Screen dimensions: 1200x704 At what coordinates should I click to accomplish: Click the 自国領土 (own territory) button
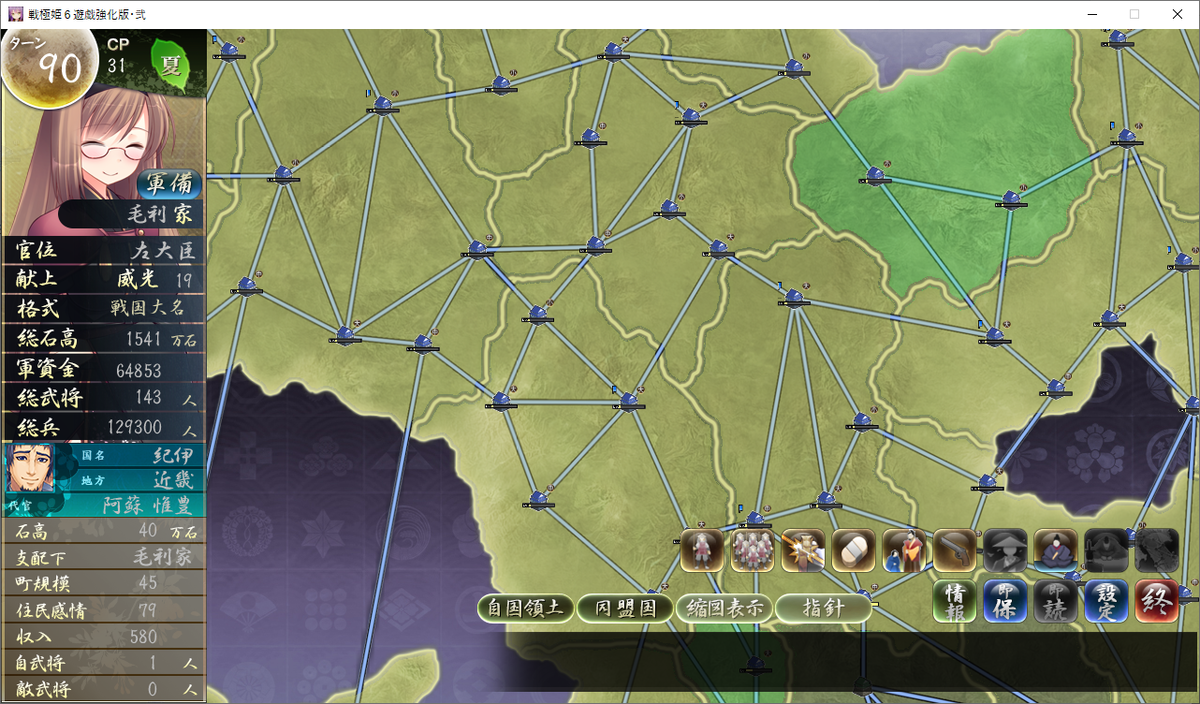pyautogui.click(x=526, y=608)
